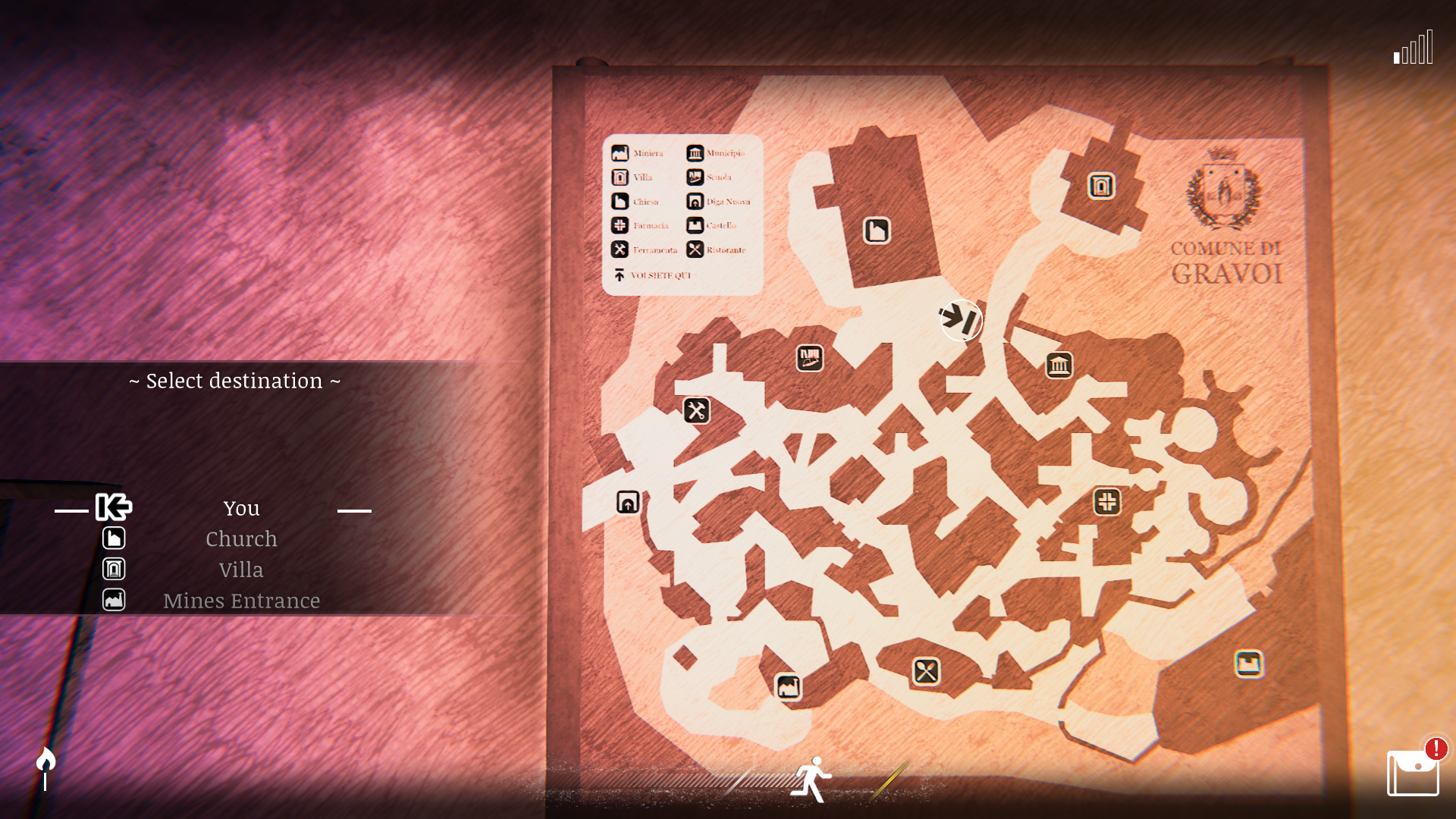Select the castle marker on the map
Screen dimensions: 1456x819
1248,664
